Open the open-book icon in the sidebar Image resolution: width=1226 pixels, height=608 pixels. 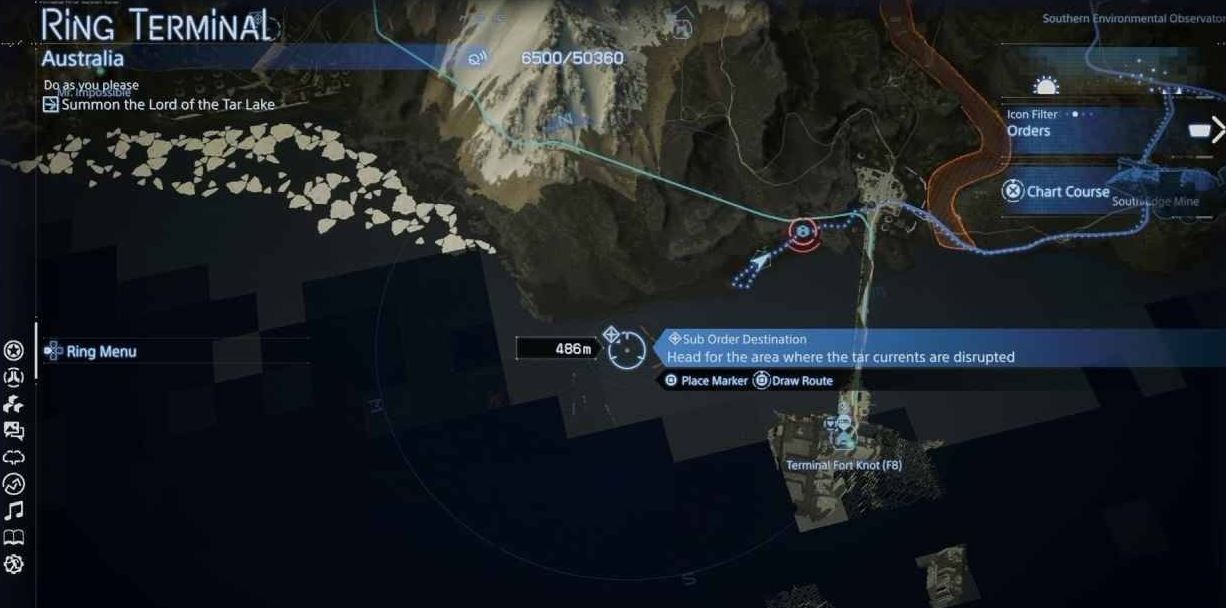pyautogui.click(x=14, y=538)
